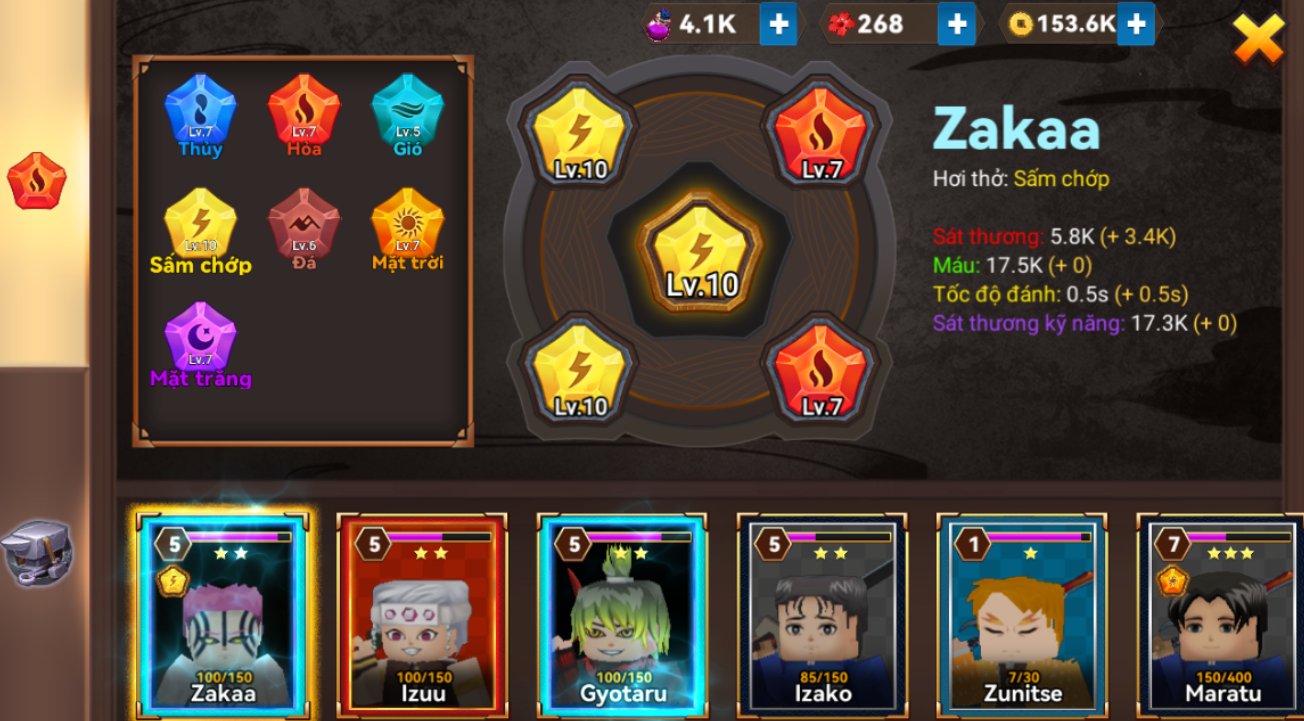Switch to the anvil forge tab

pos(35,551)
